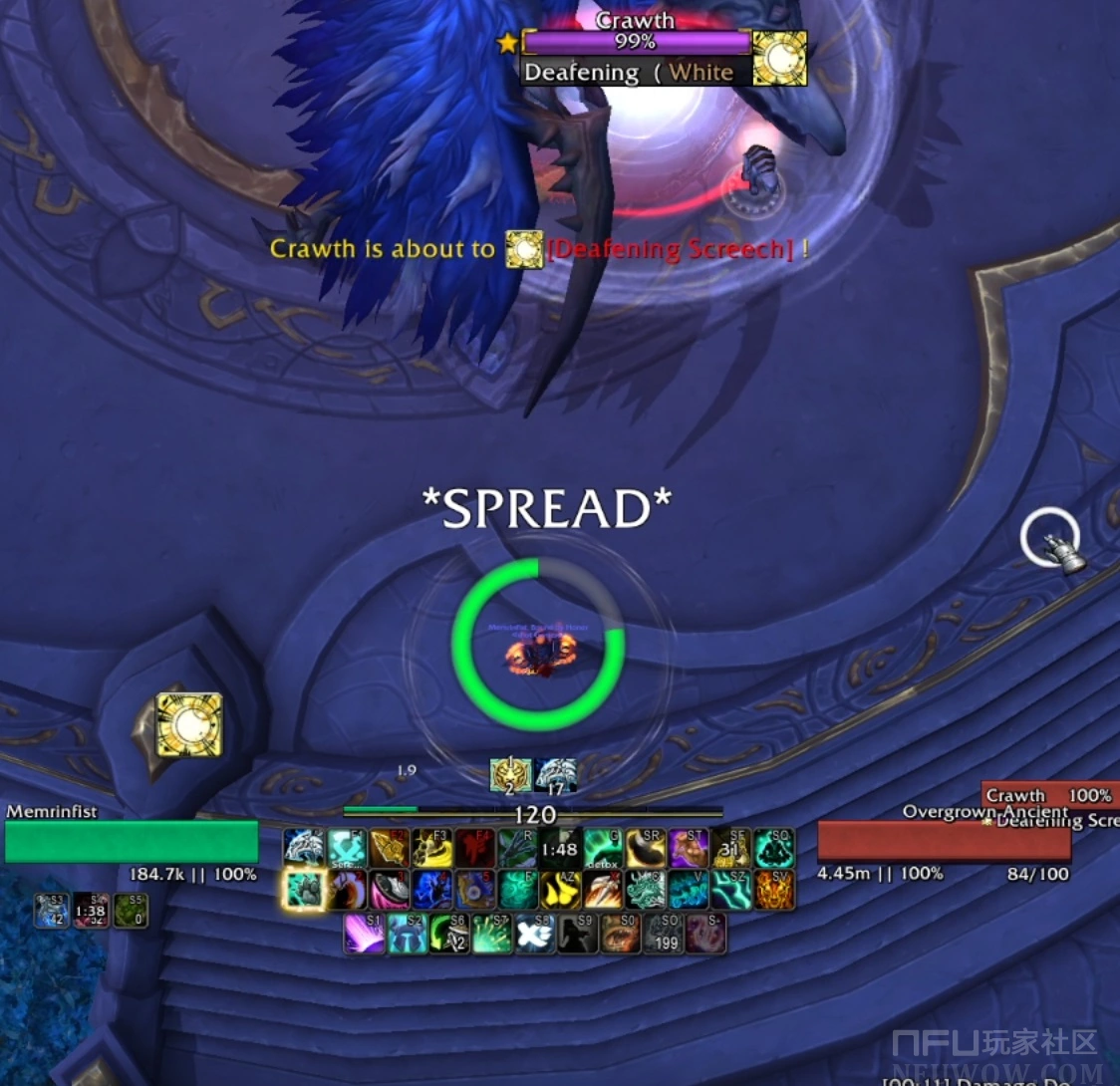The height and width of the screenshot is (1086, 1120).
Task: Activate the white tiger ability icon
Action: coord(304,848)
